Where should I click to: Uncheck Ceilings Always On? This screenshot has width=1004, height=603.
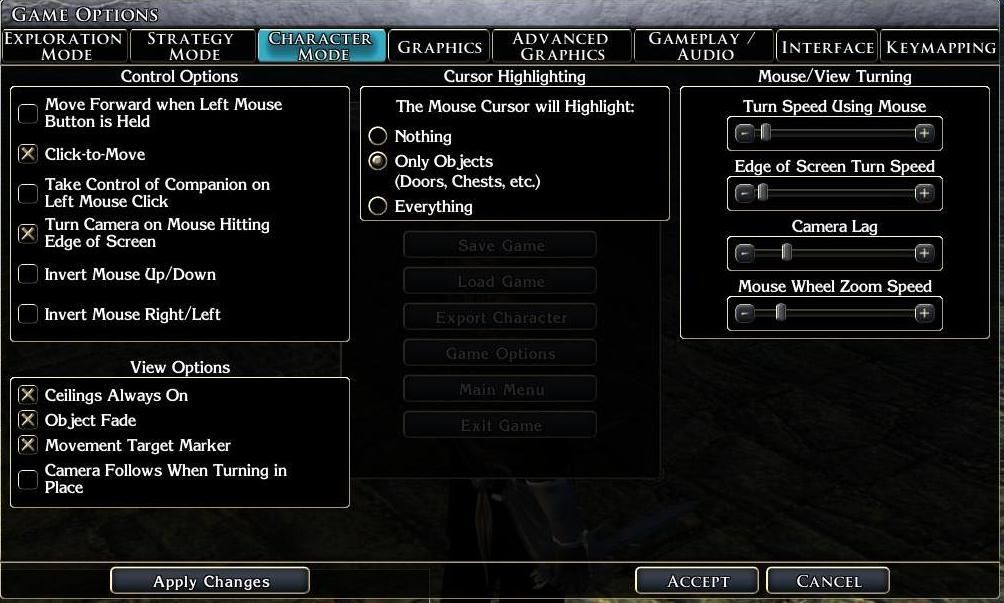tap(28, 395)
